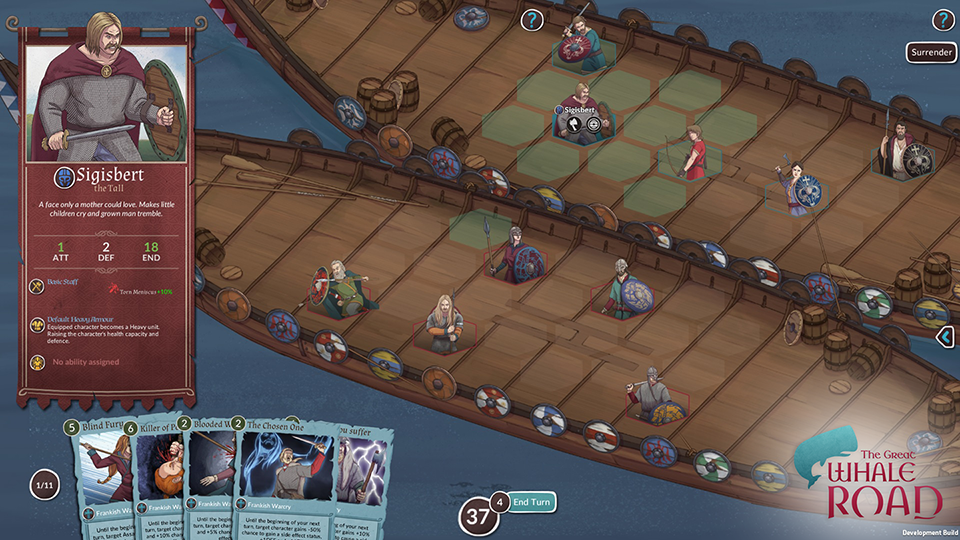Open help from the top-right question mark
The width and height of the screenshot is (960, 540).
[x=943, y=20]
